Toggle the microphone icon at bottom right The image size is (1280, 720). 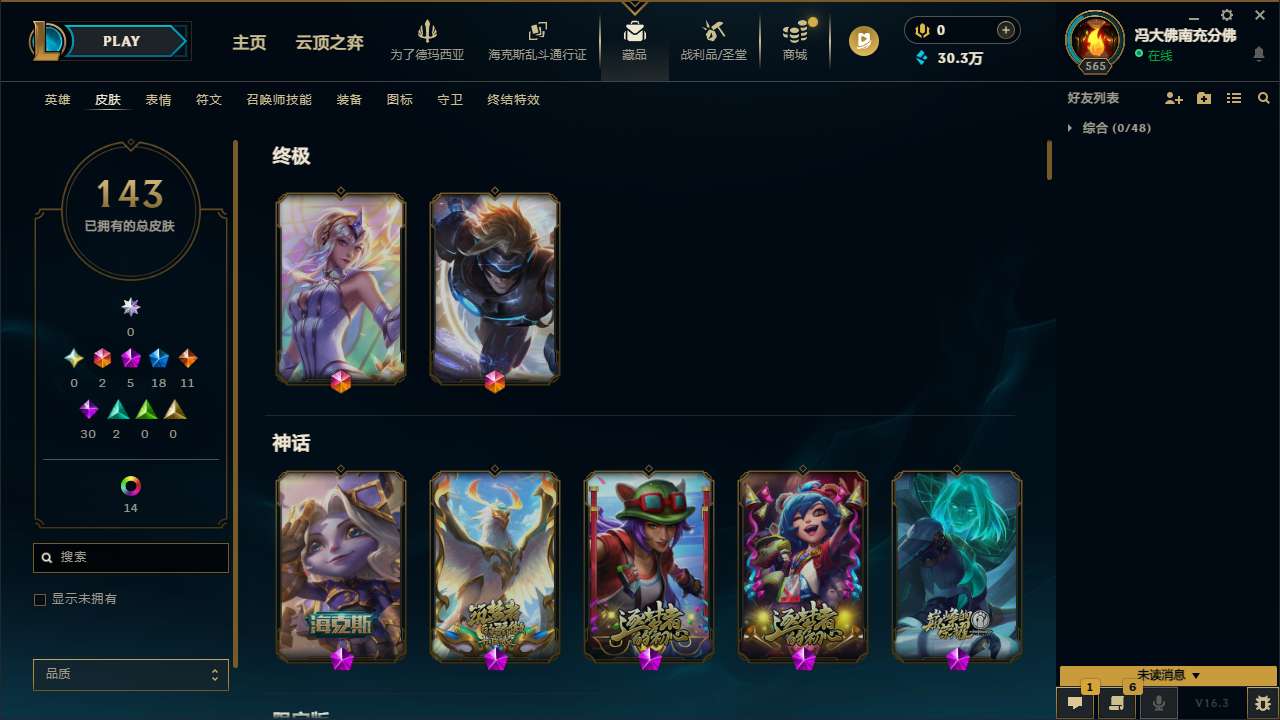(x=1159, y=702)
